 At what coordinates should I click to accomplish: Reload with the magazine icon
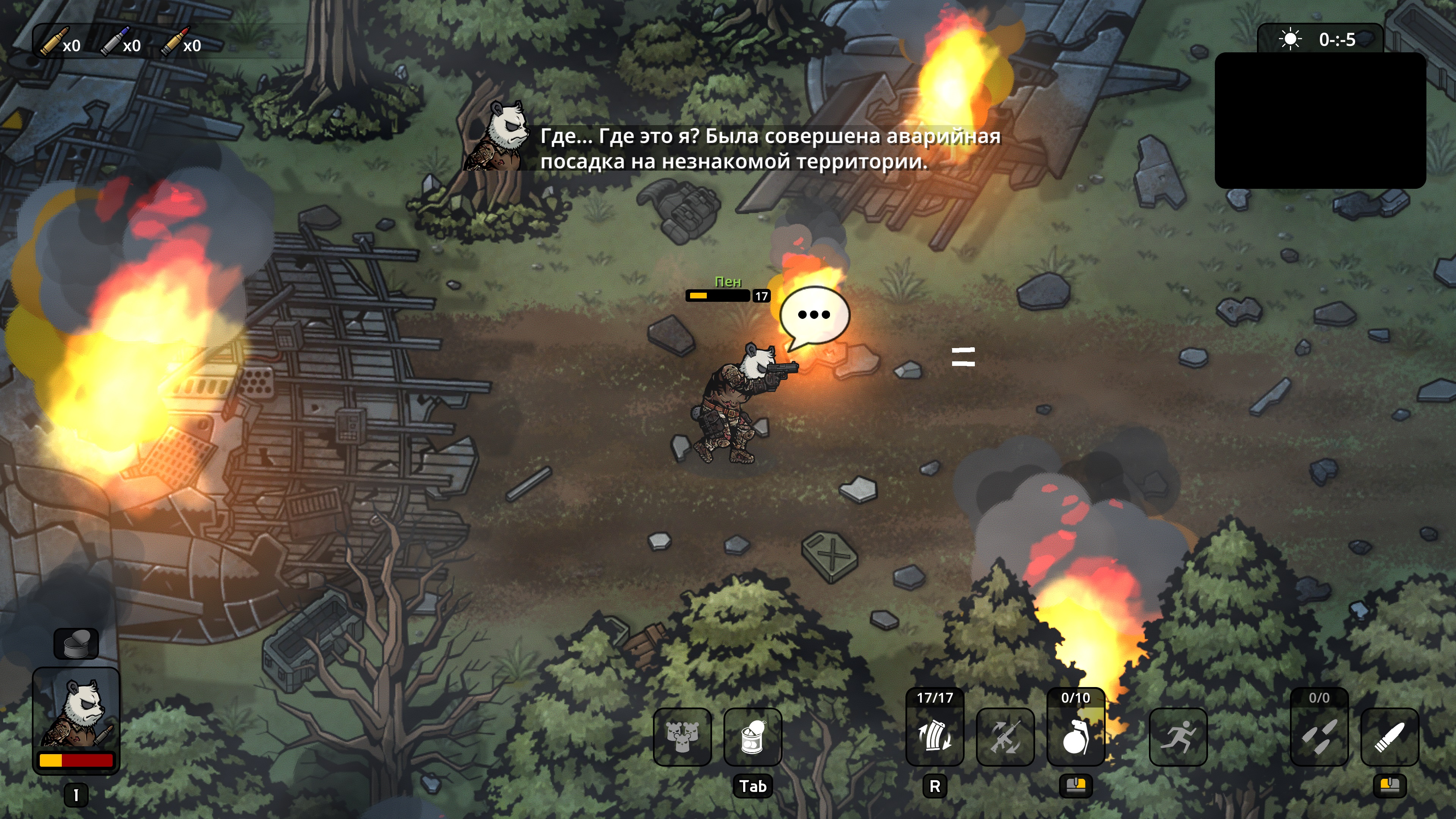coord(935,737)
